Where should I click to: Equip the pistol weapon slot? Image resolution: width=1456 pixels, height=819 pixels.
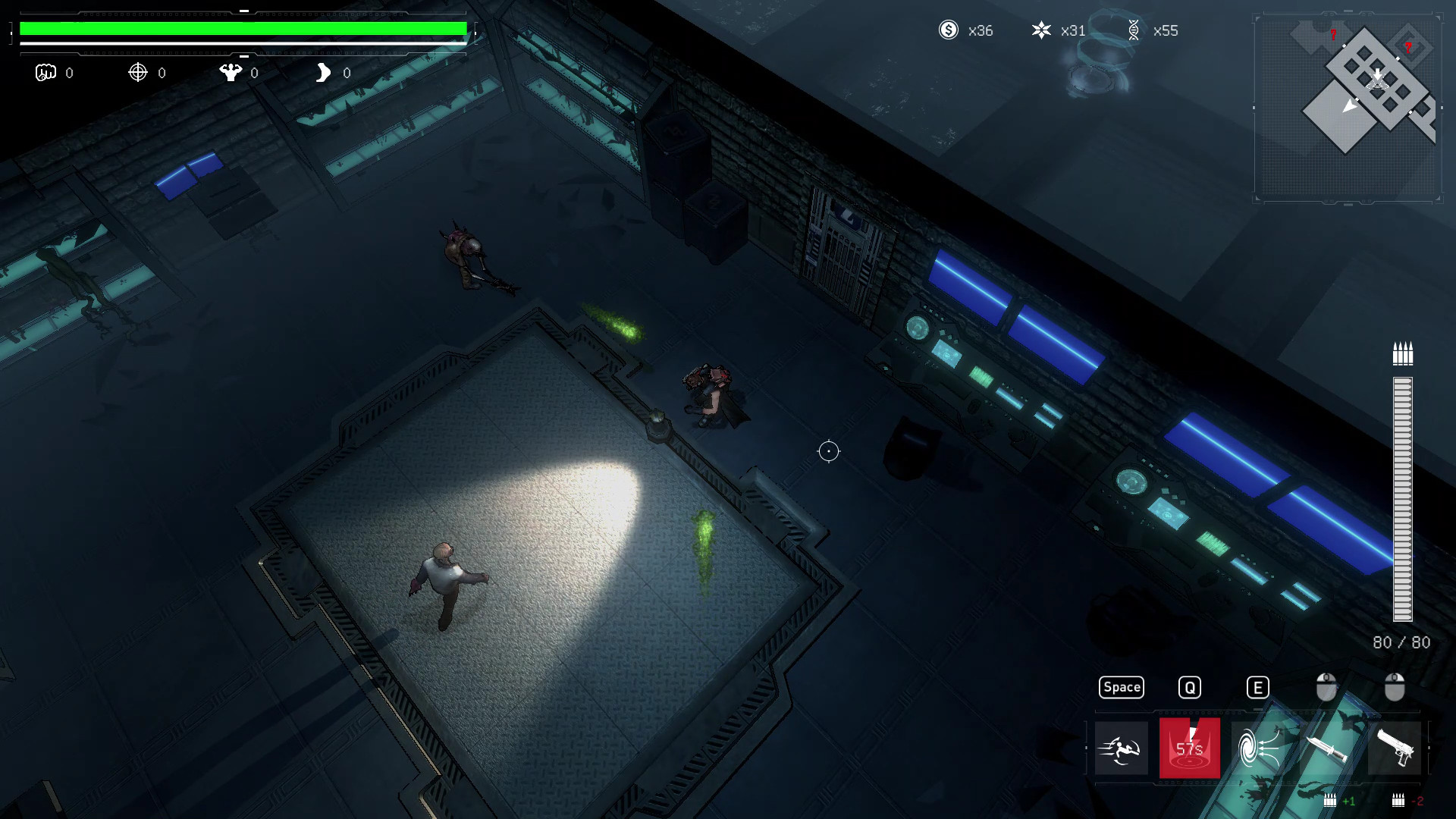pyautogui.click(x=1398, y=748)
